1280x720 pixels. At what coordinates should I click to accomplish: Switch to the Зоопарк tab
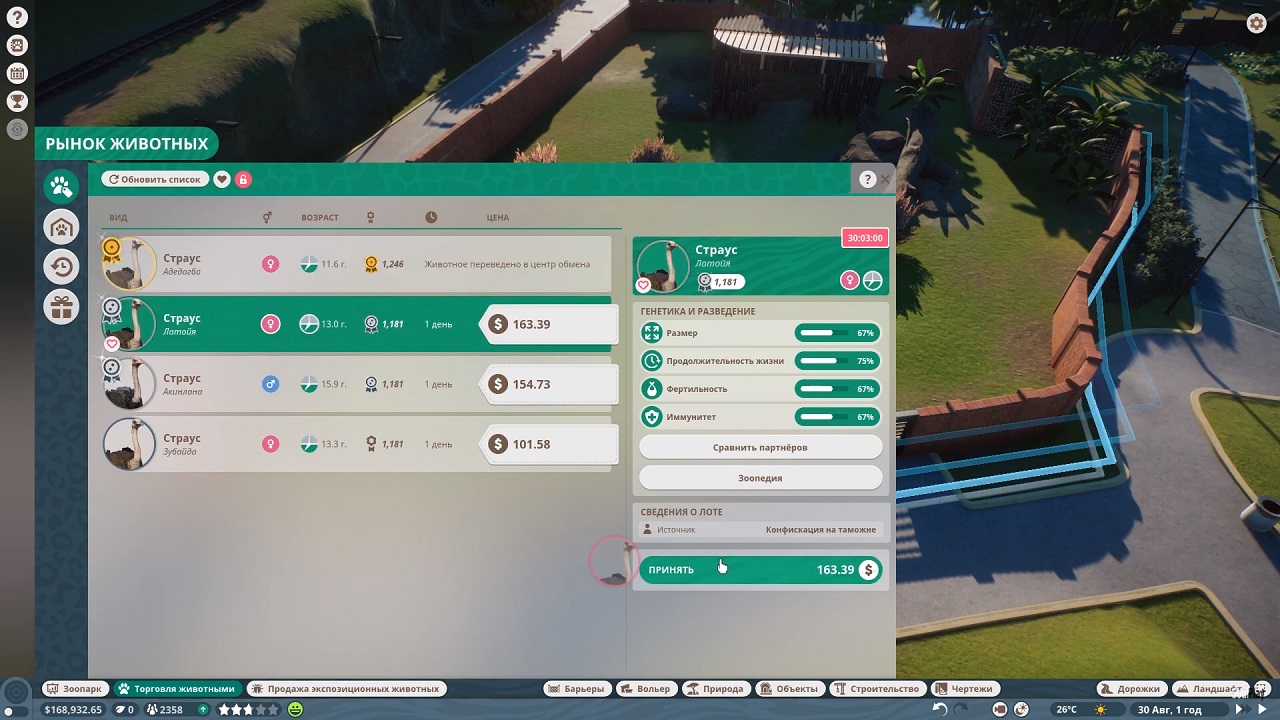click(x=75, y=689)
